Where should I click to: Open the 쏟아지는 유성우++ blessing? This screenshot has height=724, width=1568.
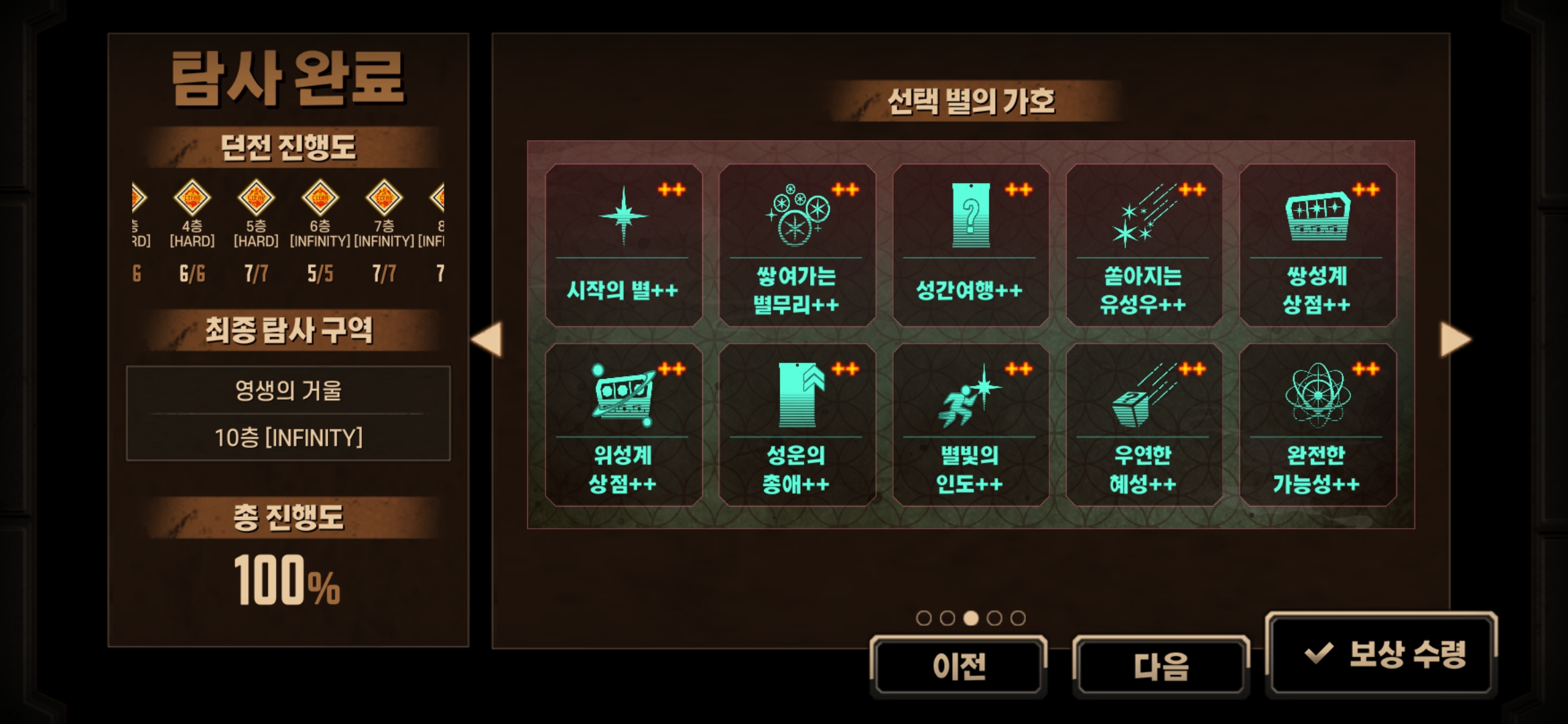pyautogui.click(x=1144, y=245)
